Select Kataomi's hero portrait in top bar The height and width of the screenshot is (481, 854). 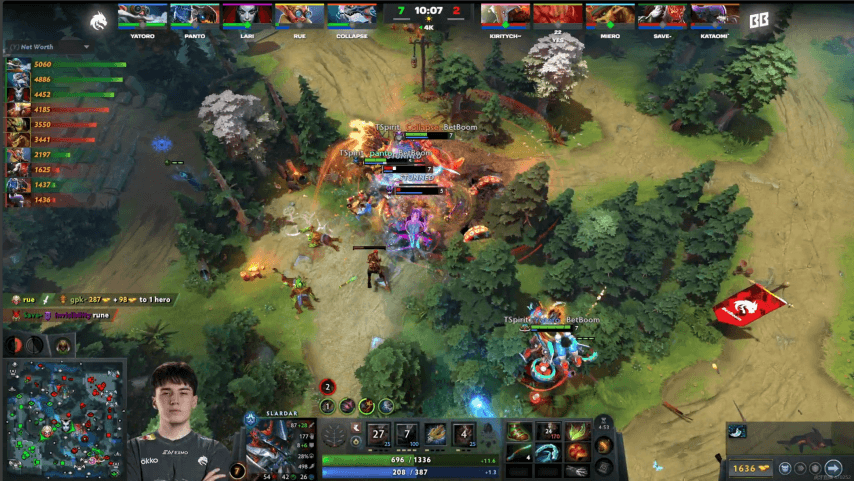[x=714, y=15]
